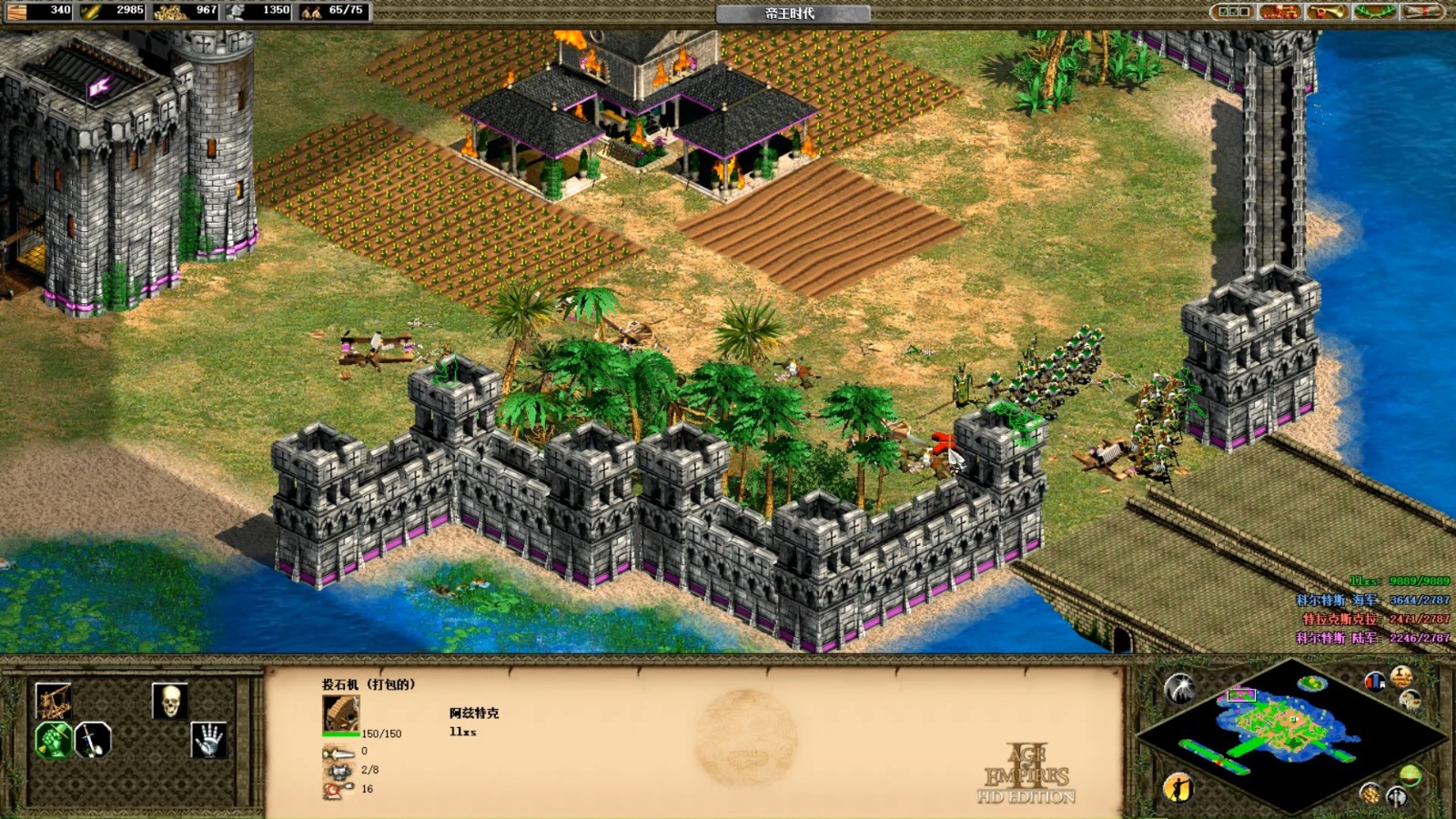This screenshot has height=819, width=1456.
Task: Open the objectives checklist button
Action: pyautogui.click(x=1234, y=12)
